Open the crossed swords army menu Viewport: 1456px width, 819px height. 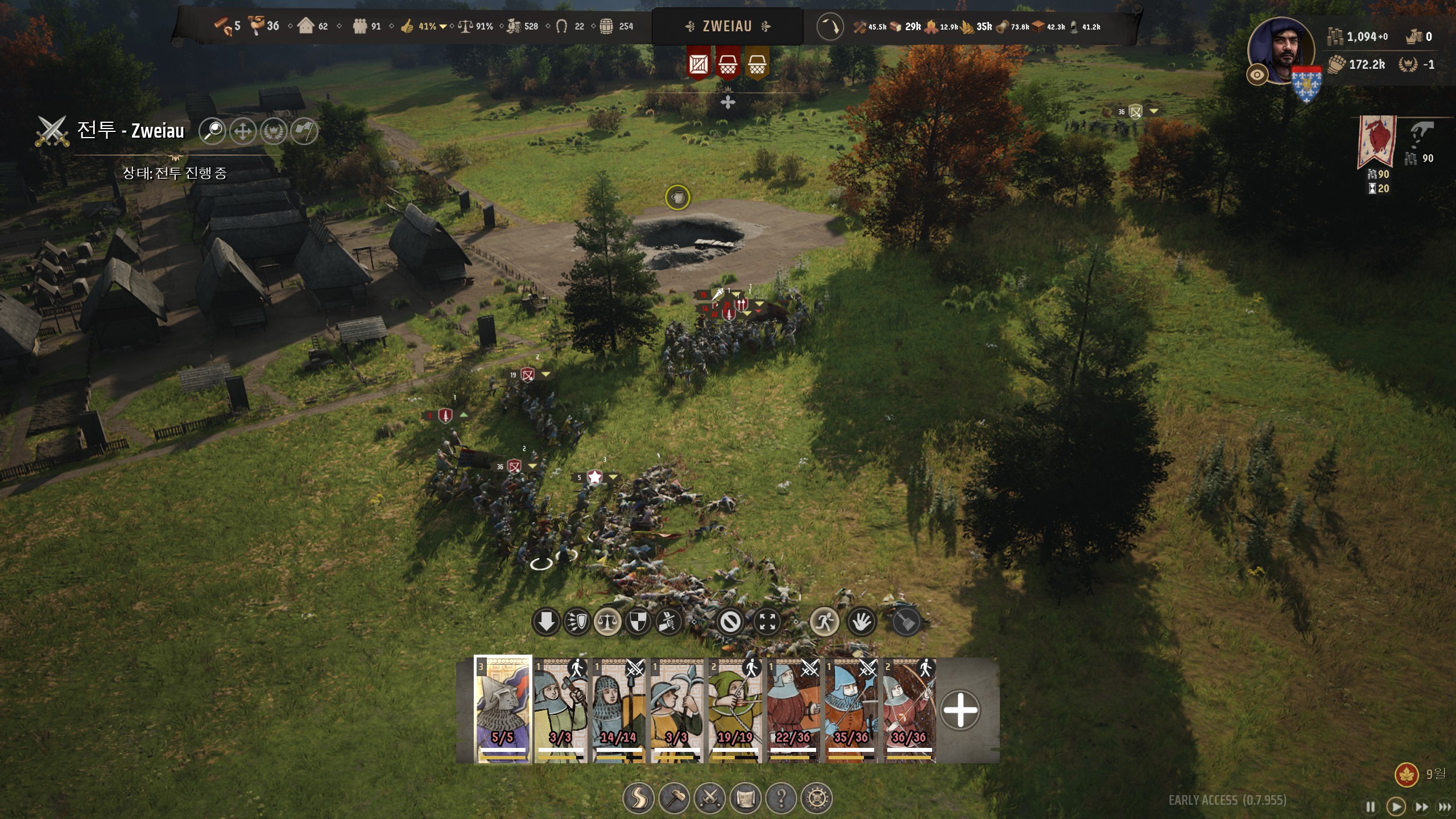click(710, 798)
